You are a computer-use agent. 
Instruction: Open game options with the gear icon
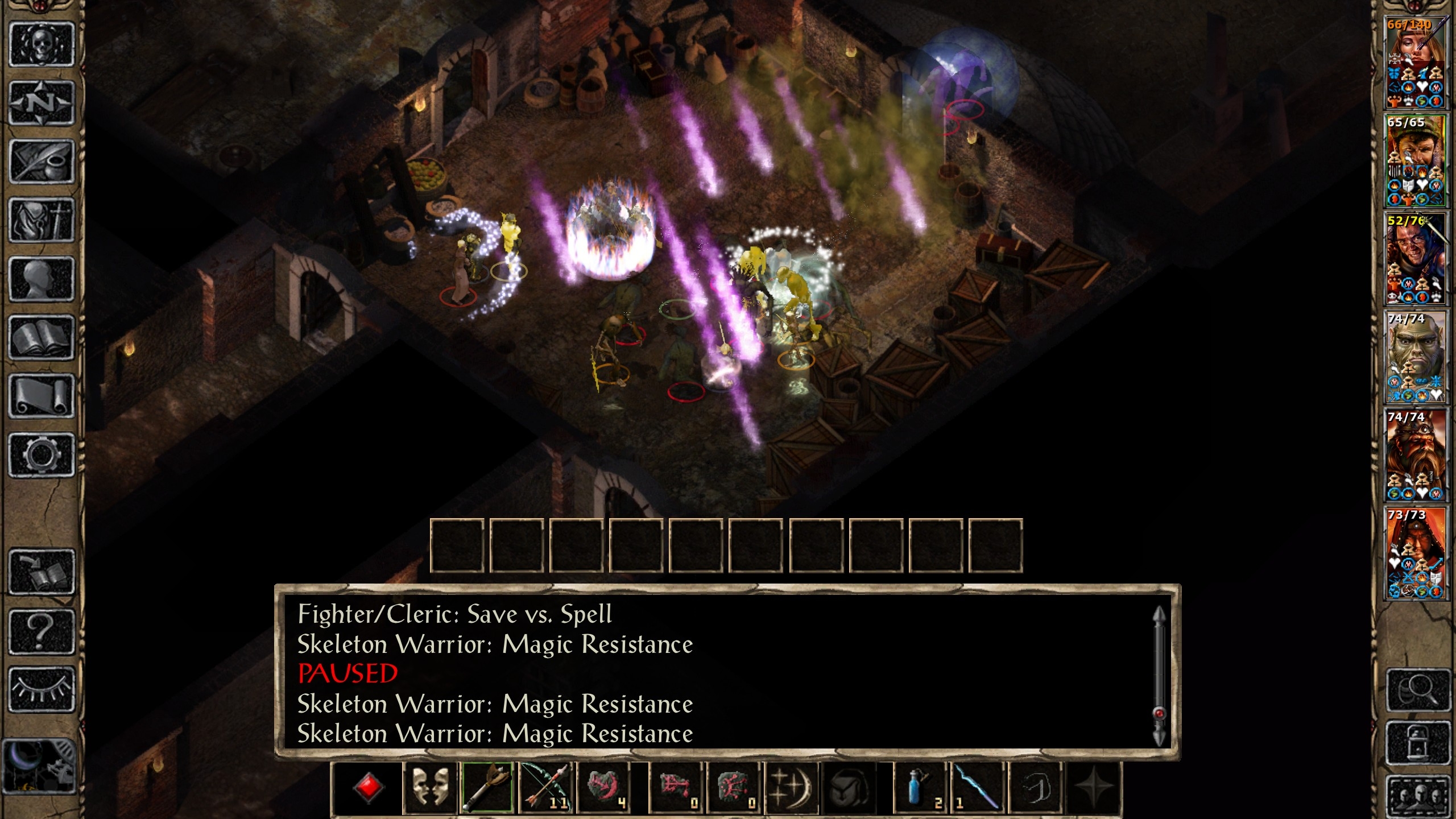point(42,454)
